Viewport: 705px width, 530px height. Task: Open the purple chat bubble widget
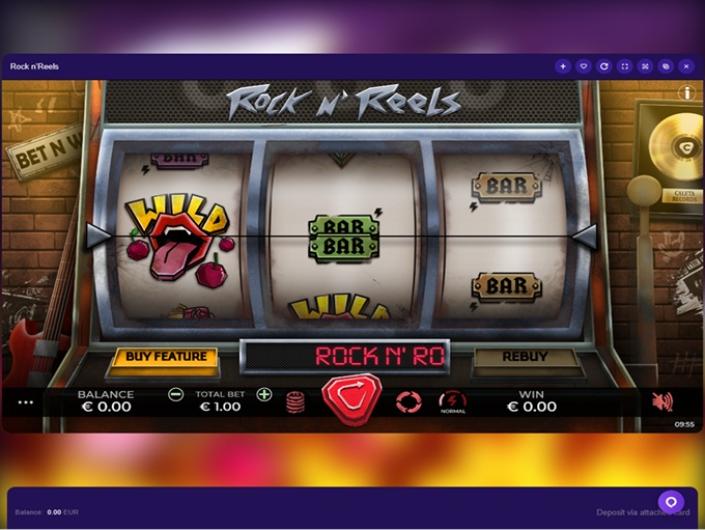click(671, 502)
